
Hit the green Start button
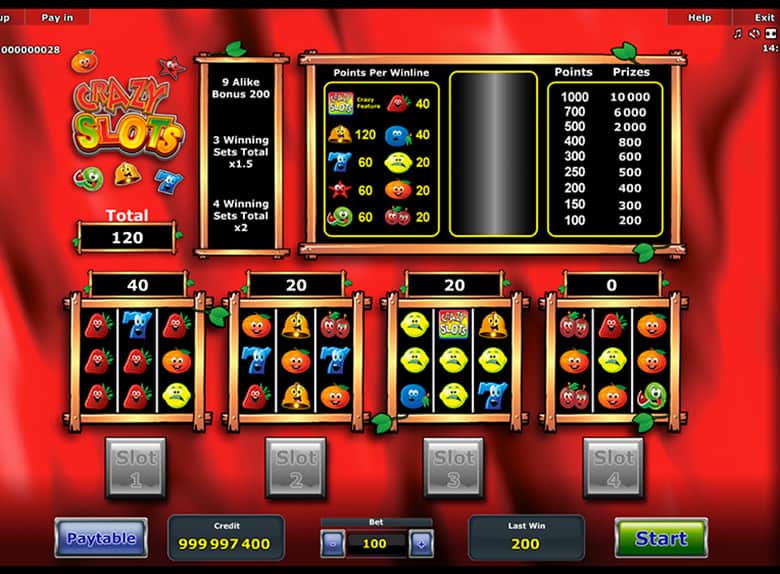pyautogui.click(x=661, y=538)
